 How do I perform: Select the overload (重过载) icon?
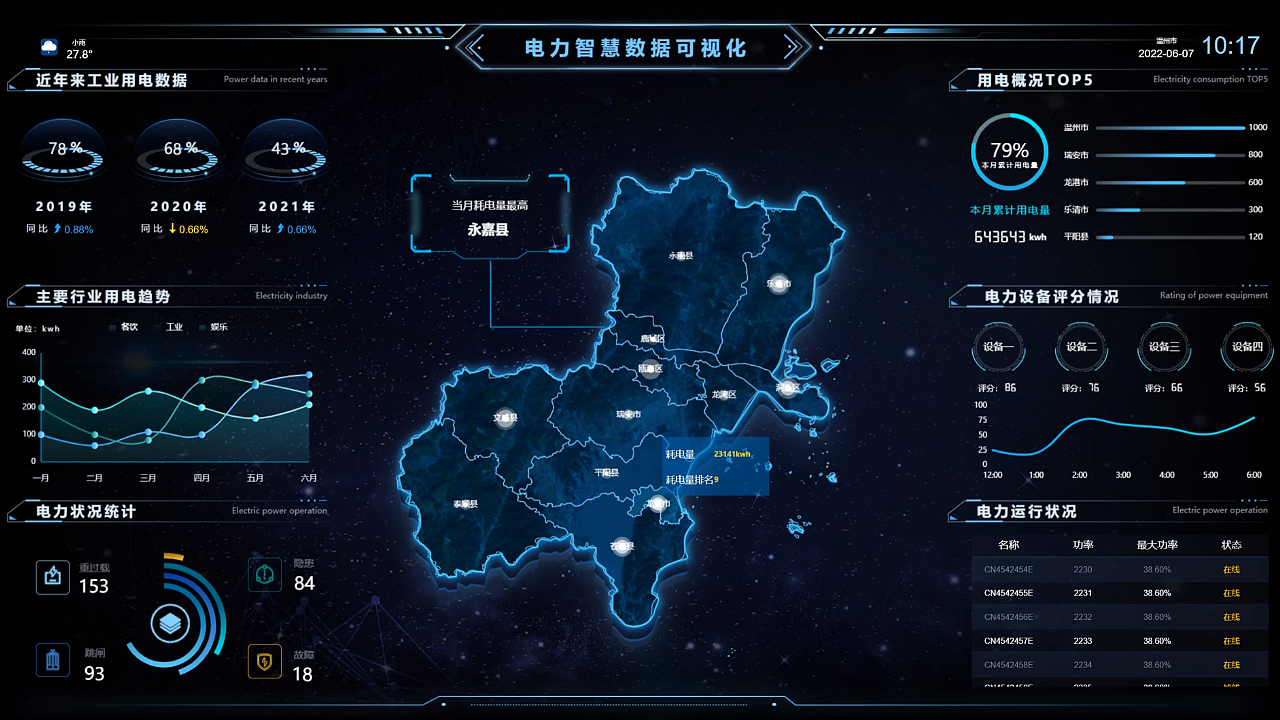tap(53, 576)
